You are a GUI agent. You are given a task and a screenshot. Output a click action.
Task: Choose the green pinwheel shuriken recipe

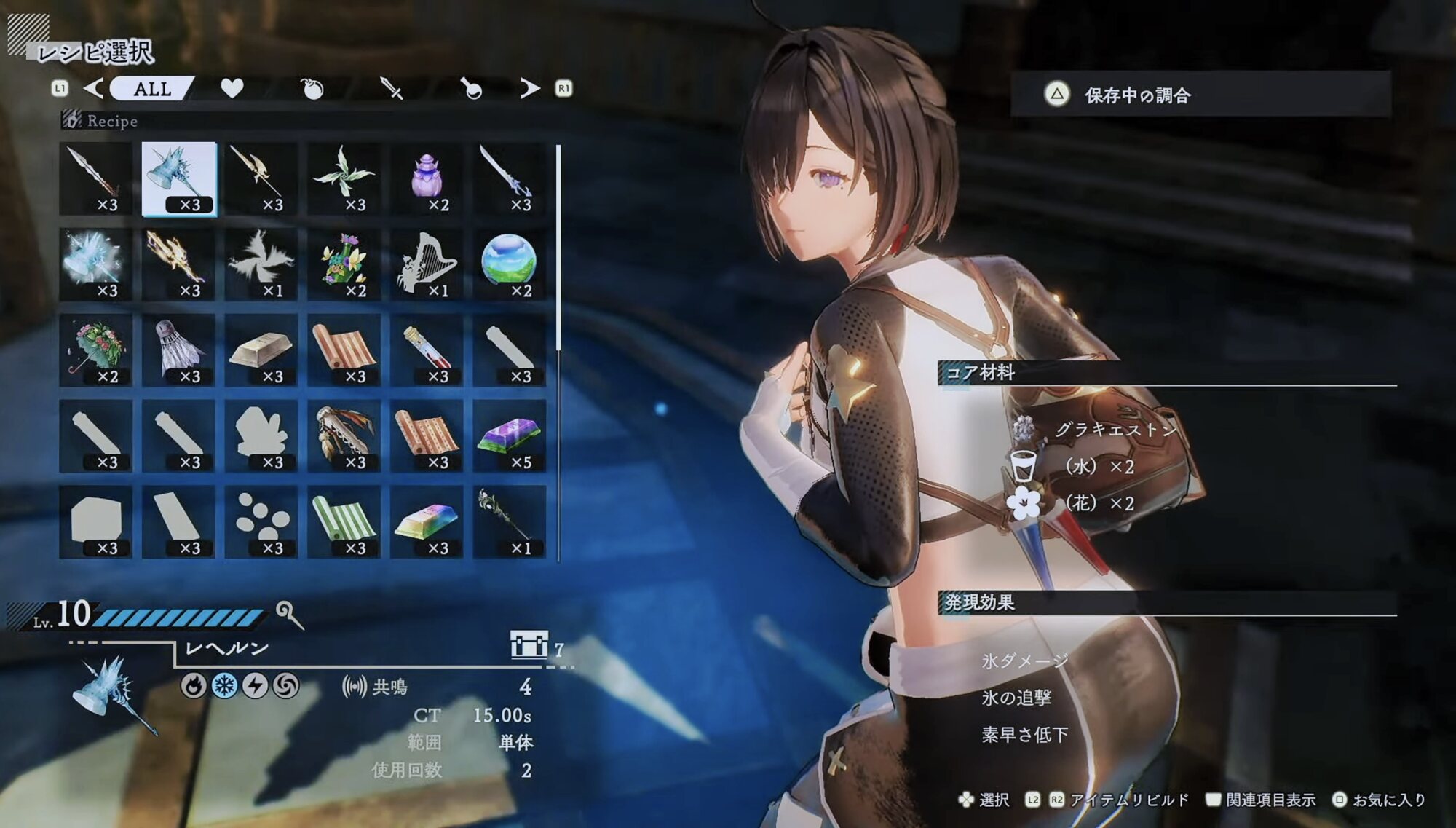coord(344,178)
